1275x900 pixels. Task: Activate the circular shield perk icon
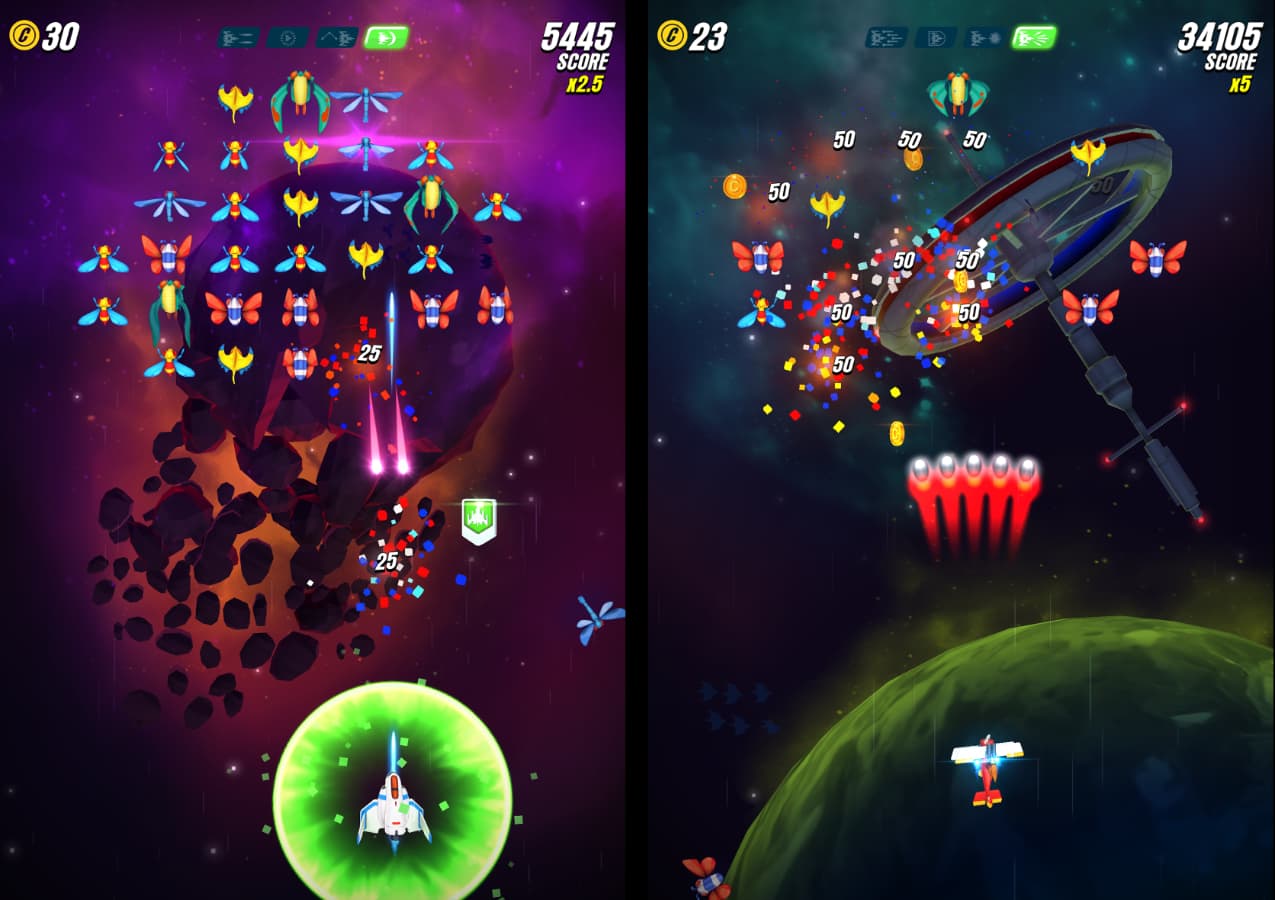tap(287, 38)
